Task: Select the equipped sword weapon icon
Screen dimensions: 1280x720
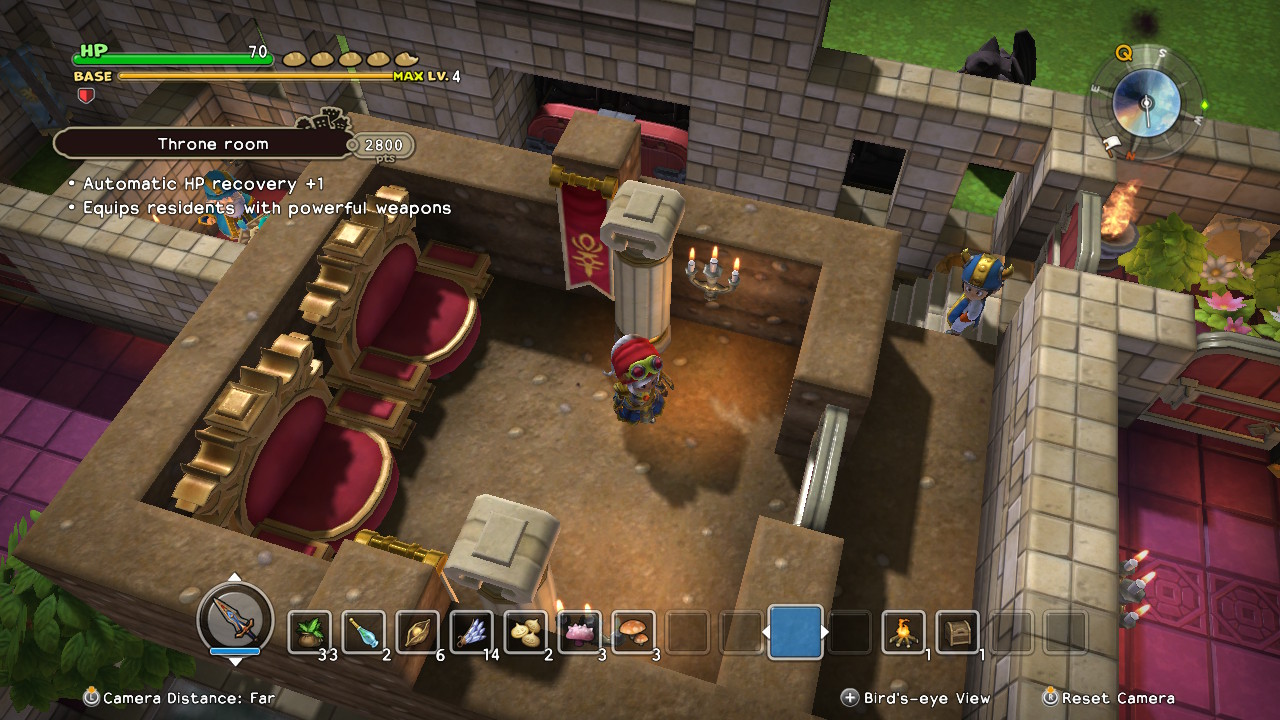Action: 235,616
